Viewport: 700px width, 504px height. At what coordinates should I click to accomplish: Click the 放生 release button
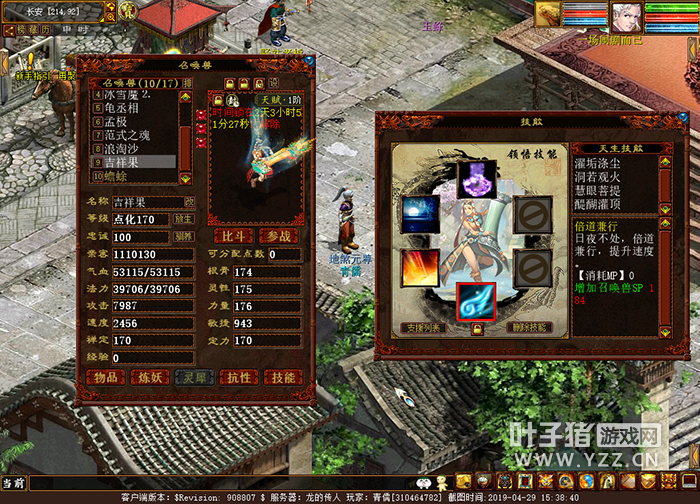(185, 219)
